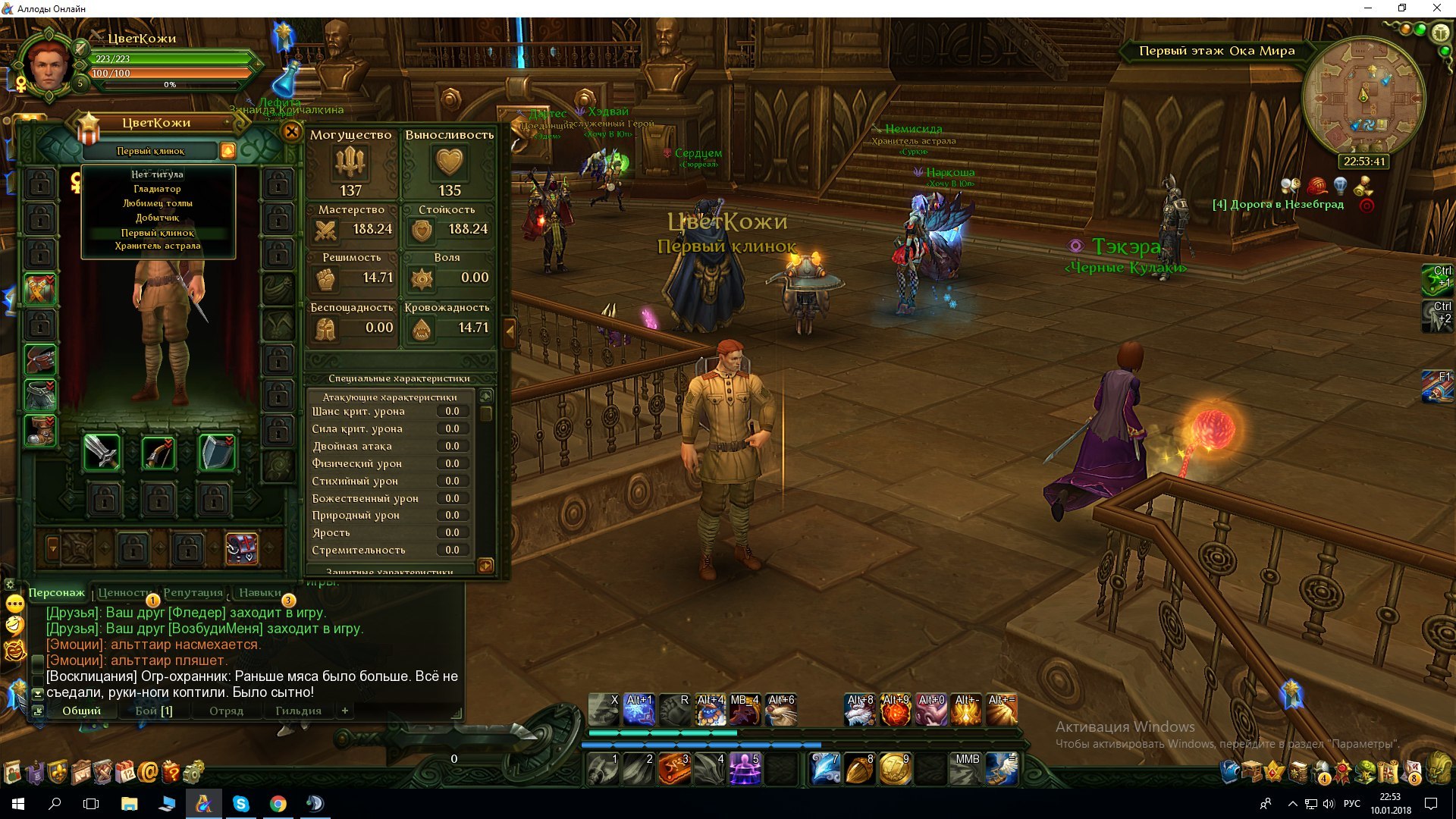Select the 'Гладиатор' title from the list
Screen dimensions: 1456x819
tap(157, 189)
